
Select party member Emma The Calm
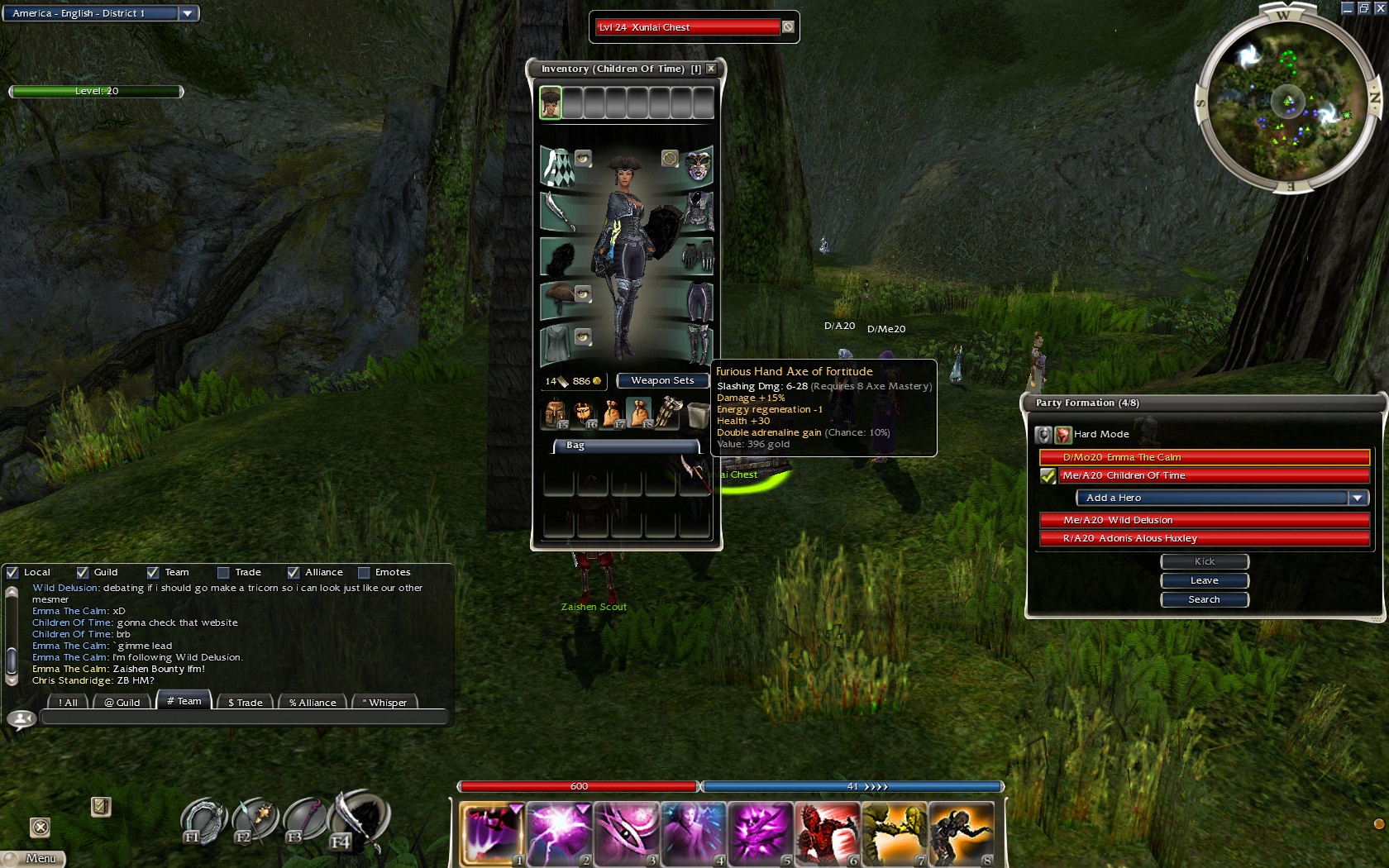[x=1204, y=457]
